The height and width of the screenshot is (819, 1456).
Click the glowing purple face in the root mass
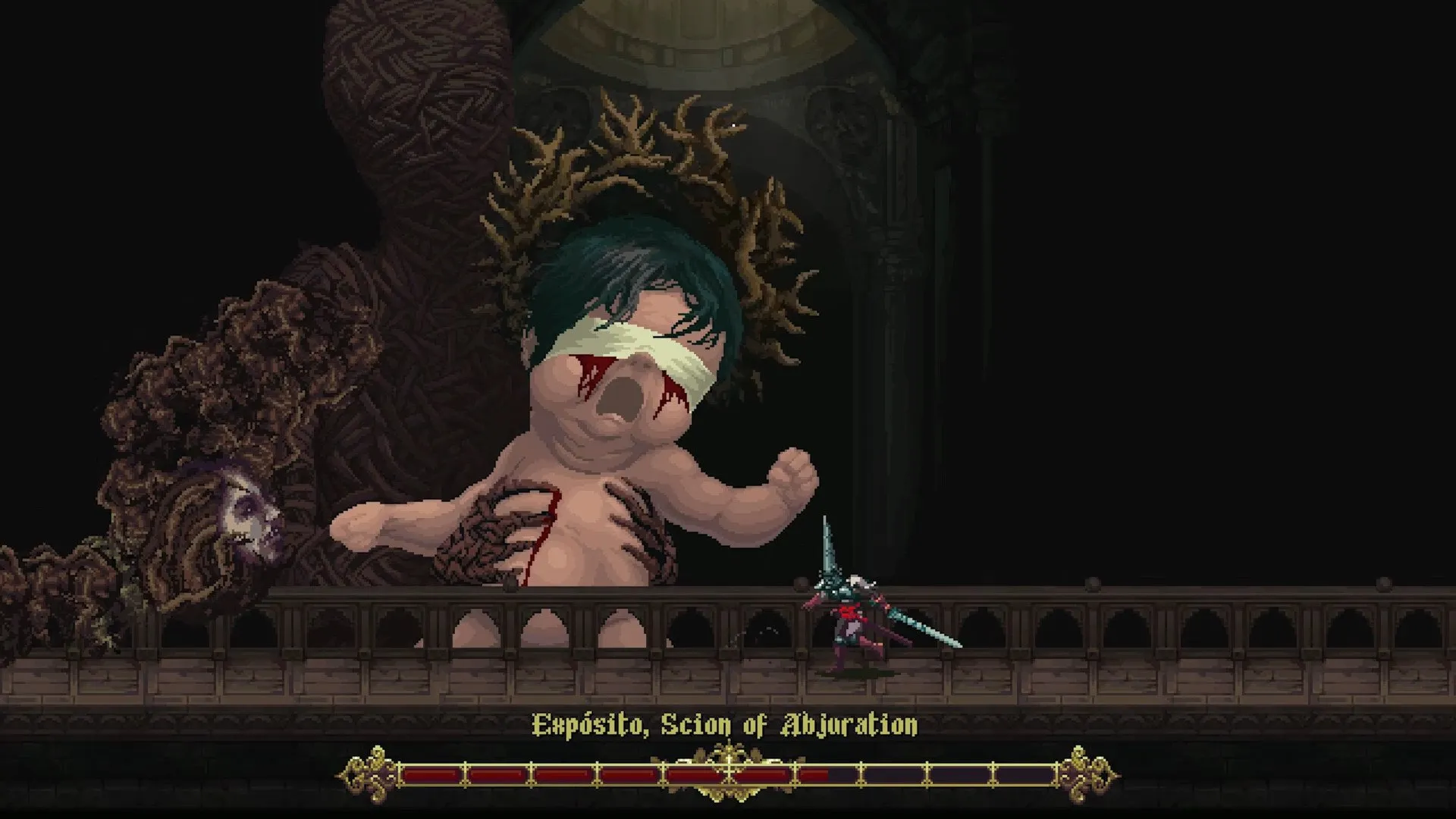[x=250, y=523]
